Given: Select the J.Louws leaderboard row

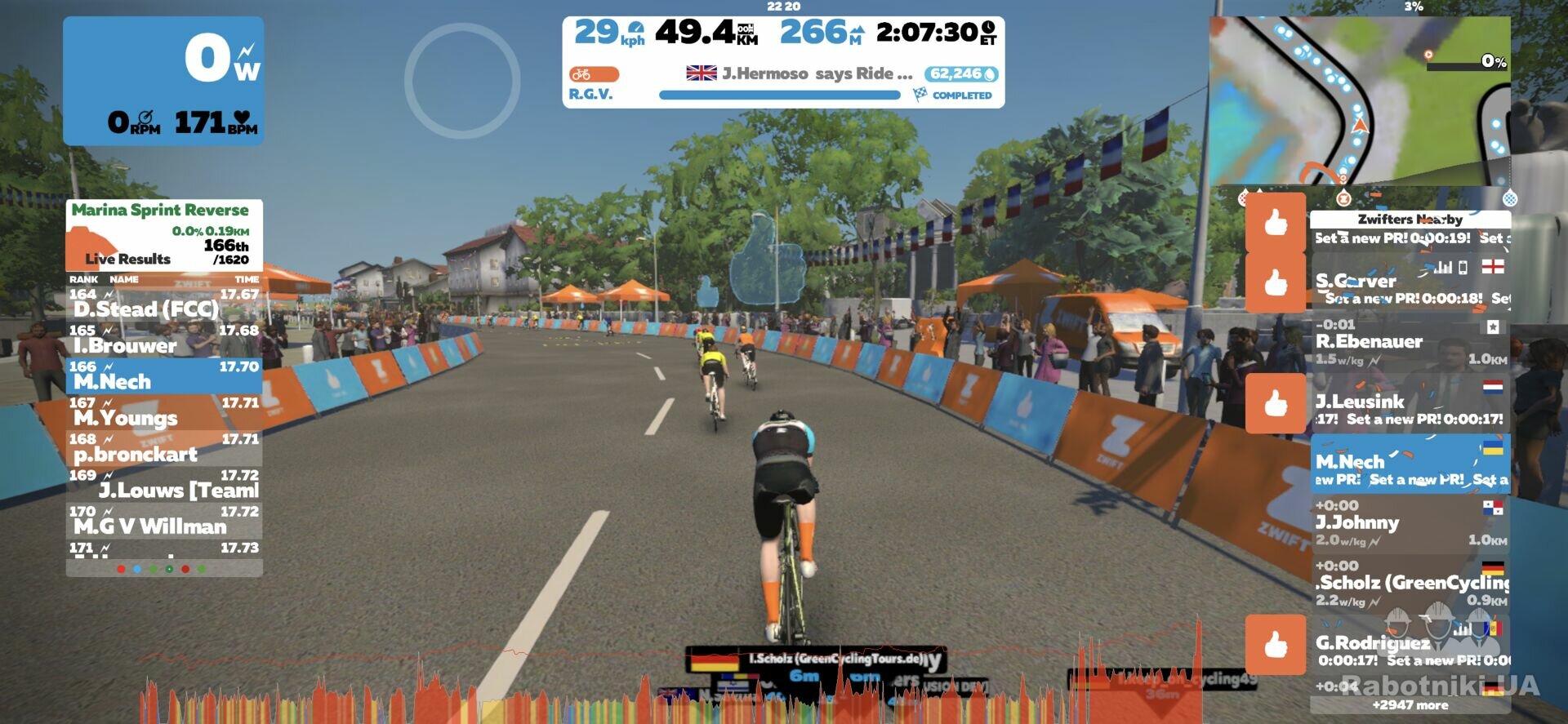Looking at the screenshot, I should (x=164, y=485).
